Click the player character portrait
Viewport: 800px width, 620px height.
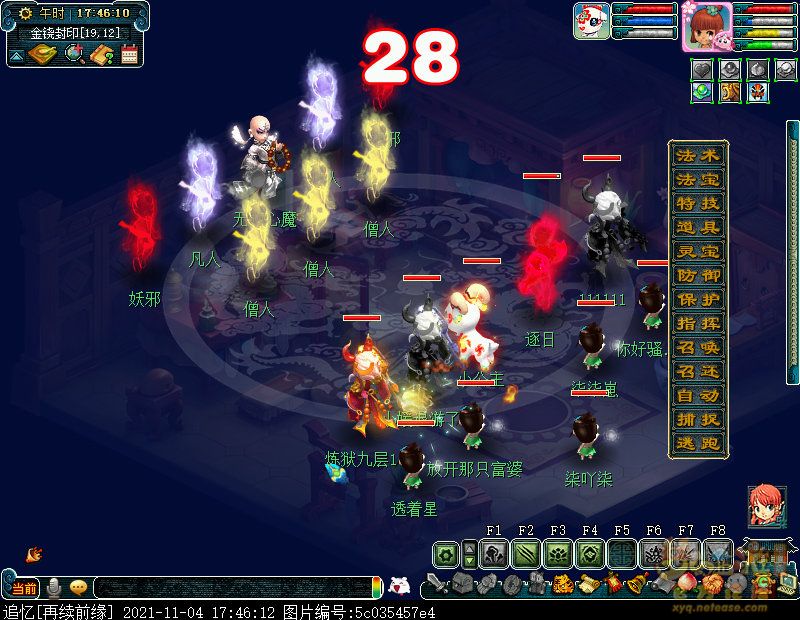coord(706,27)
